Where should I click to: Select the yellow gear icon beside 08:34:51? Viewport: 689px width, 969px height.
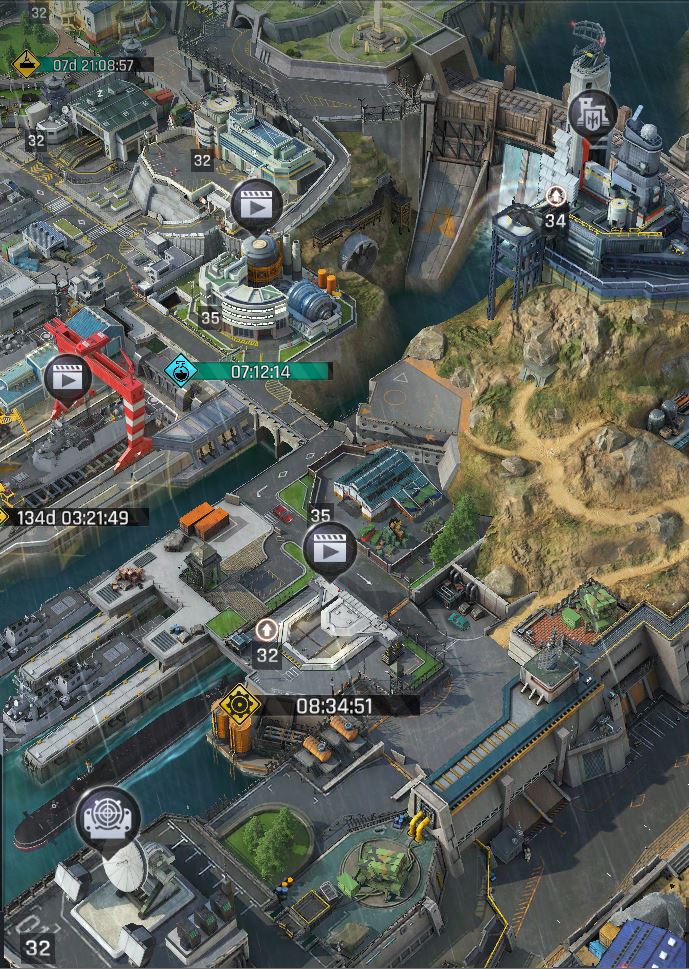pos(239,705)
